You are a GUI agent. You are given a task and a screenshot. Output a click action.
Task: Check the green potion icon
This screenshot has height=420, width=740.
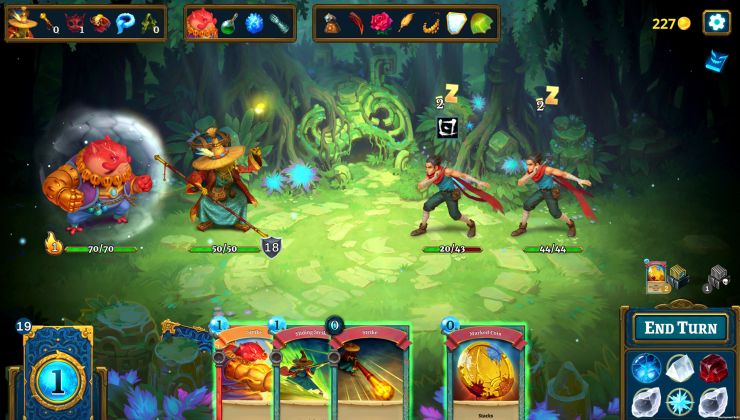click(230, 23)
